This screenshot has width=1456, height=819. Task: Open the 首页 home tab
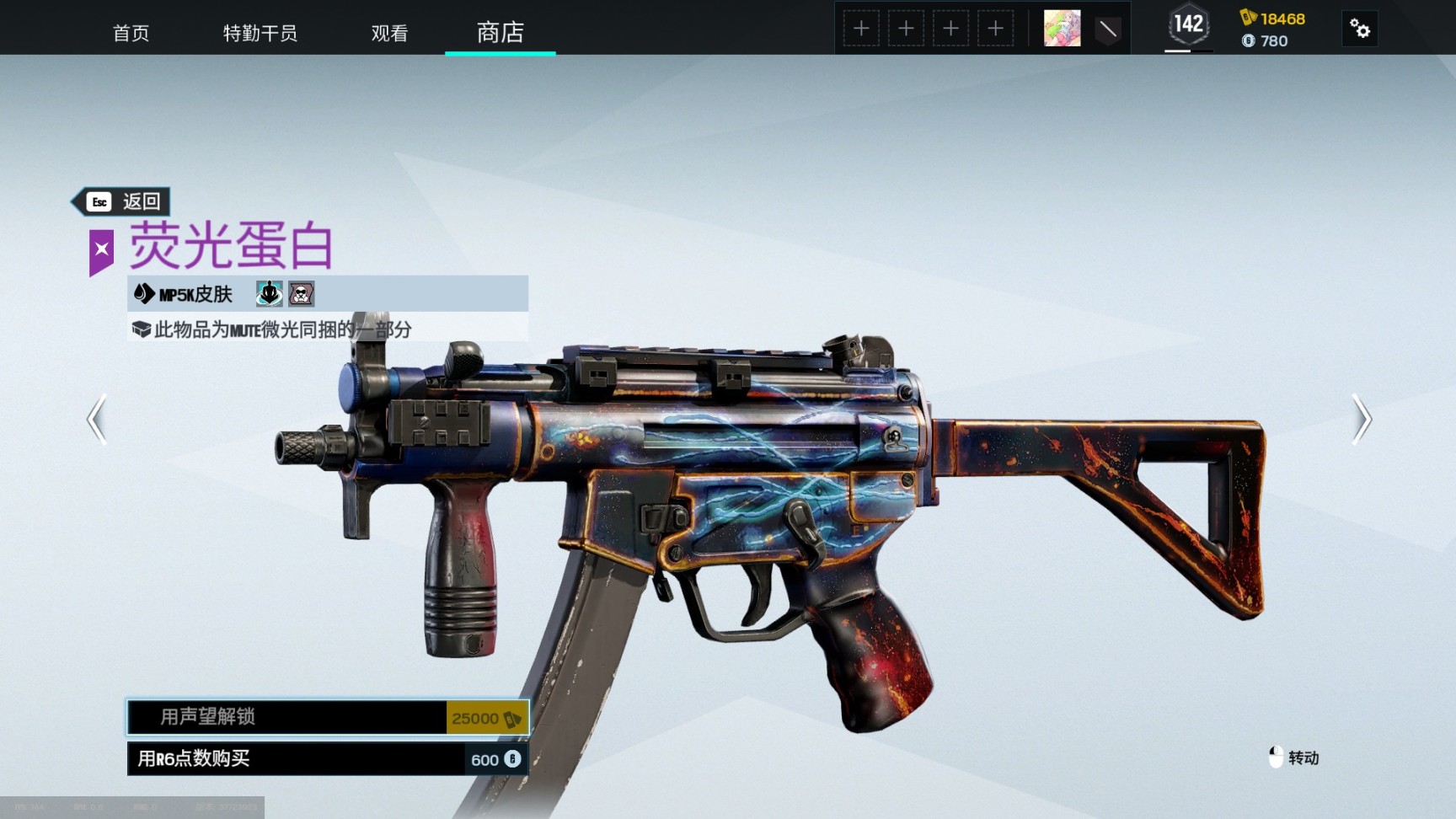[131, 33]
